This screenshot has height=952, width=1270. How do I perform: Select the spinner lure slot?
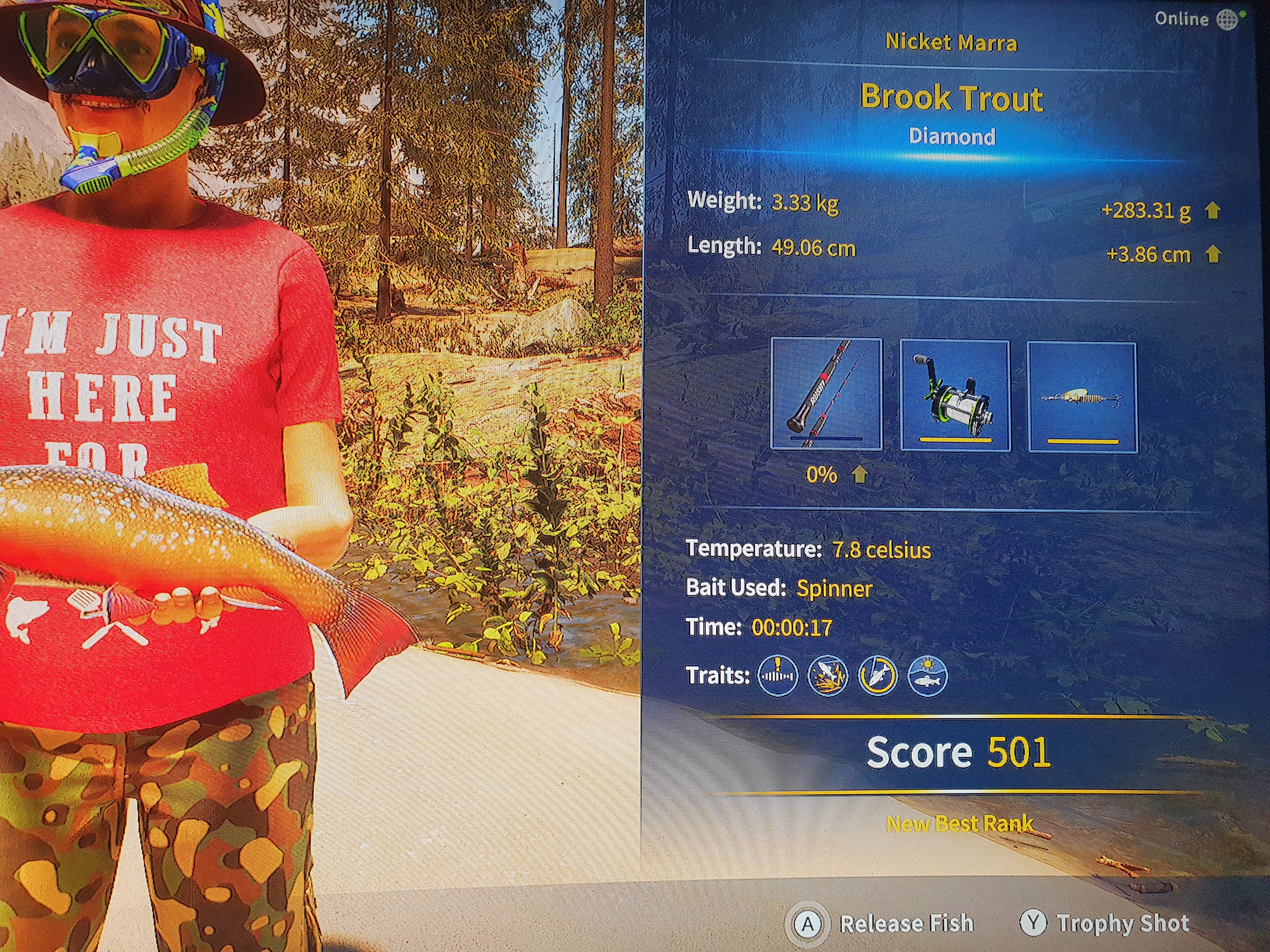click(x=1082, y=397)
